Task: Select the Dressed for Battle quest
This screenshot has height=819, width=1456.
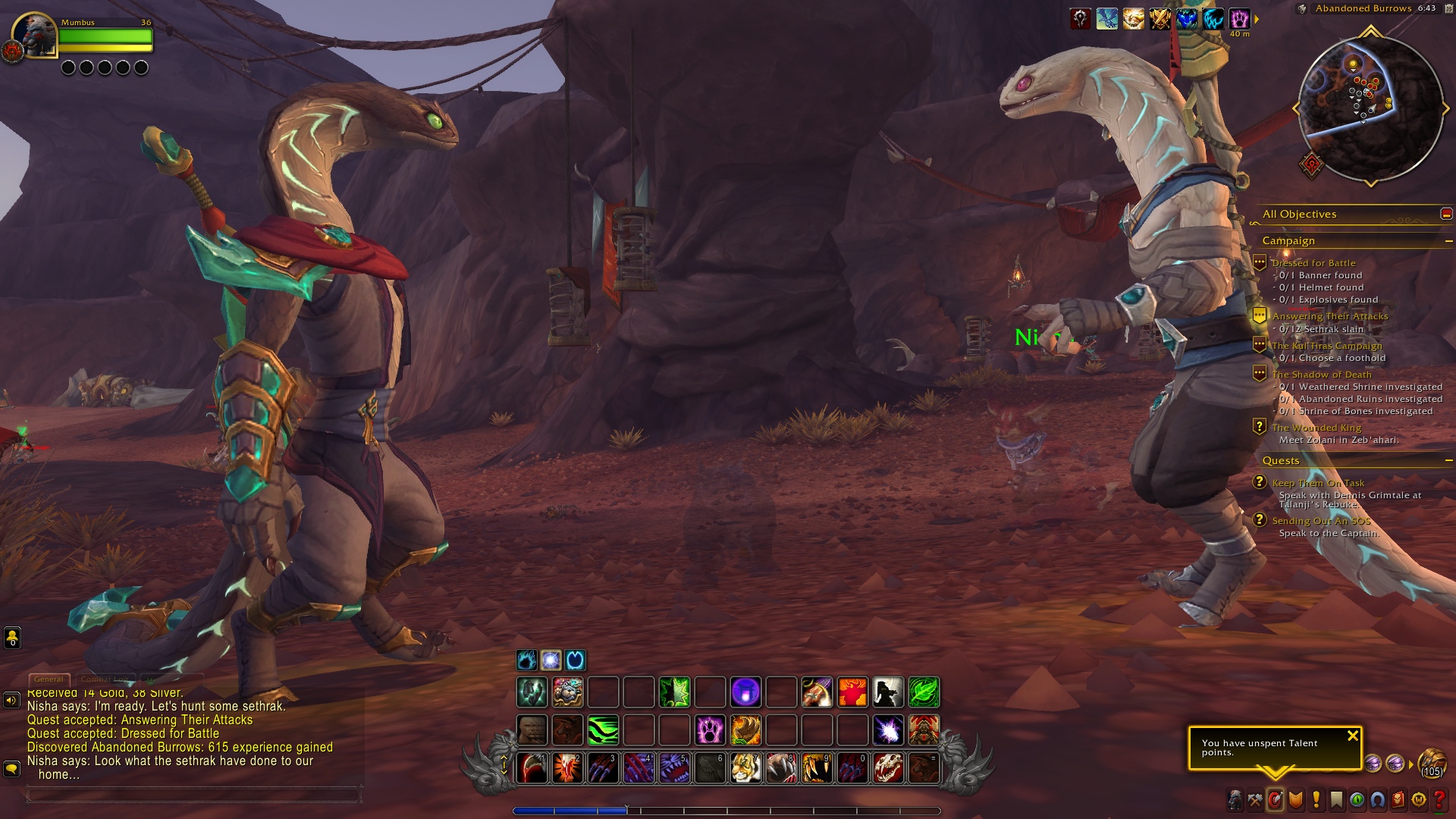Action: point(1313,263)
